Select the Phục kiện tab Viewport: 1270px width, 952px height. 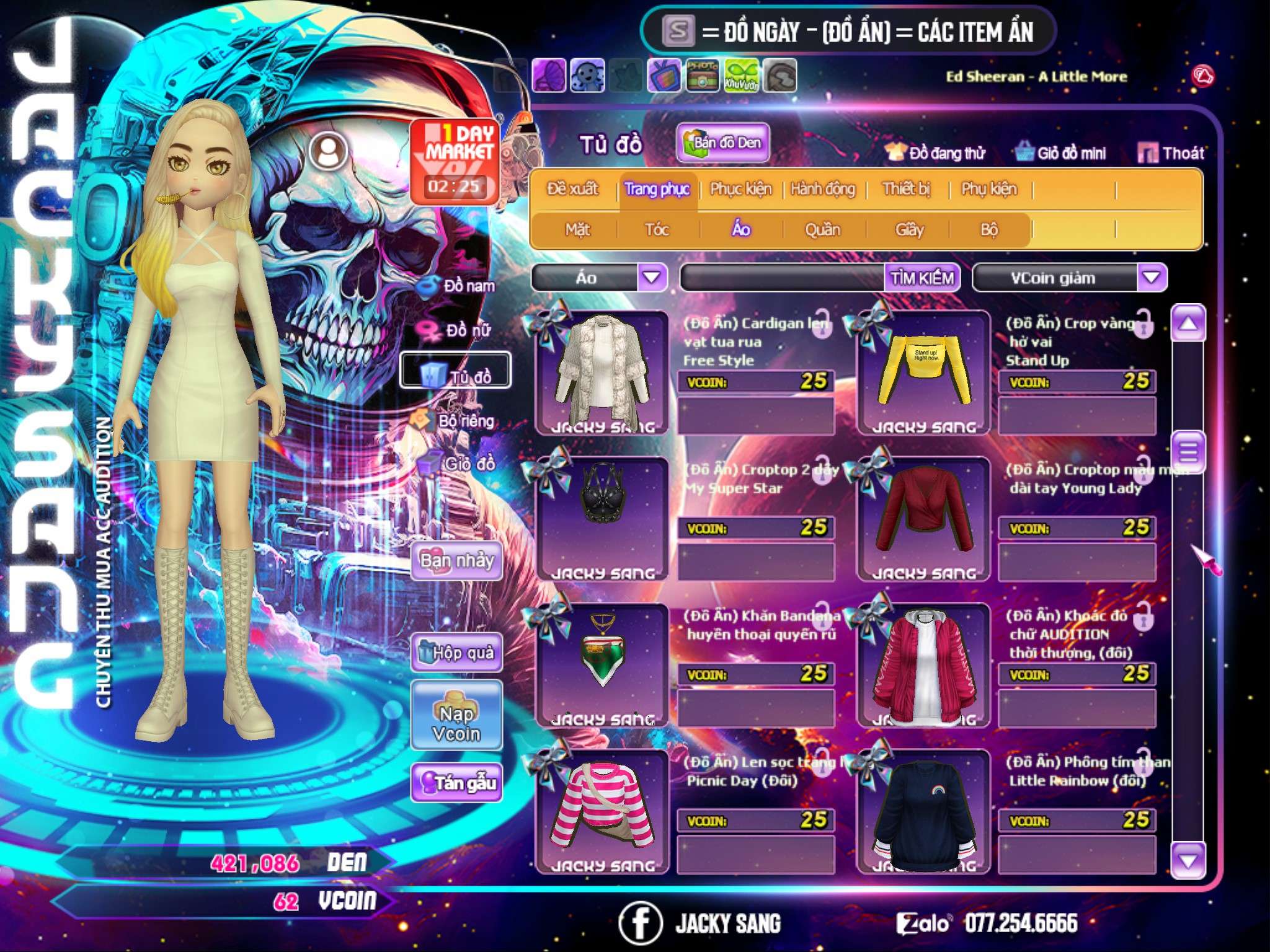pyautogui.click(x=740, y=189)
